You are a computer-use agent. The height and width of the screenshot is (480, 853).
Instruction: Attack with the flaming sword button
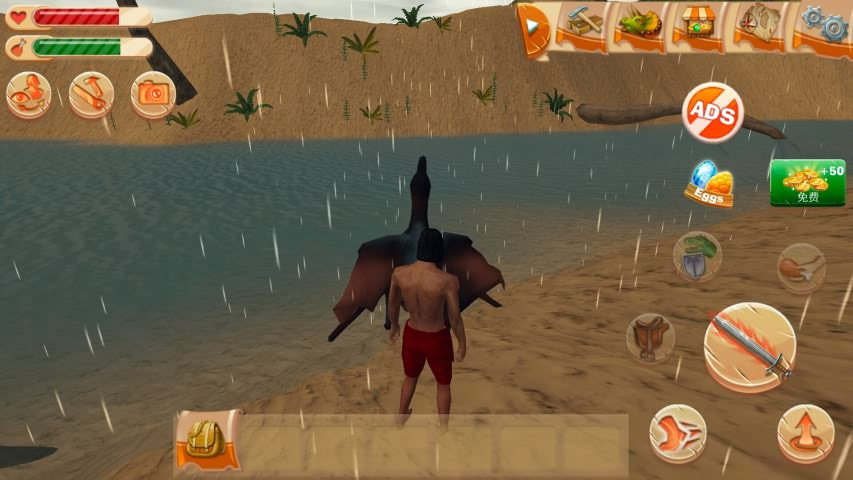(x=750, y=347)
